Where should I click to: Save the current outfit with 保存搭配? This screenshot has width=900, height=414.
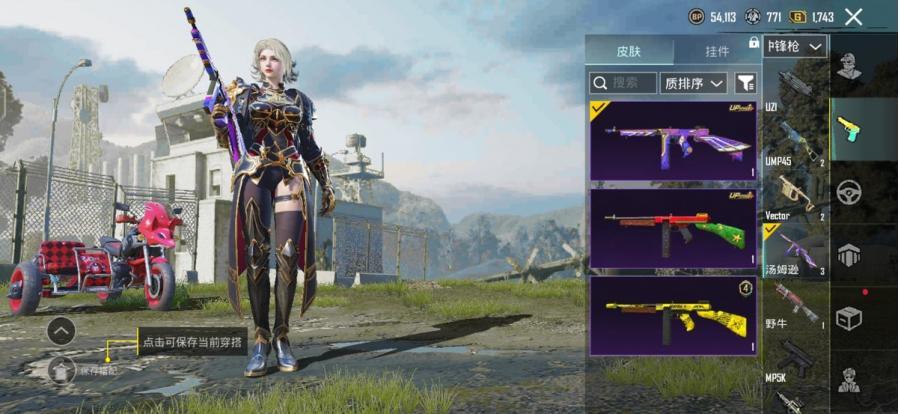62,370
